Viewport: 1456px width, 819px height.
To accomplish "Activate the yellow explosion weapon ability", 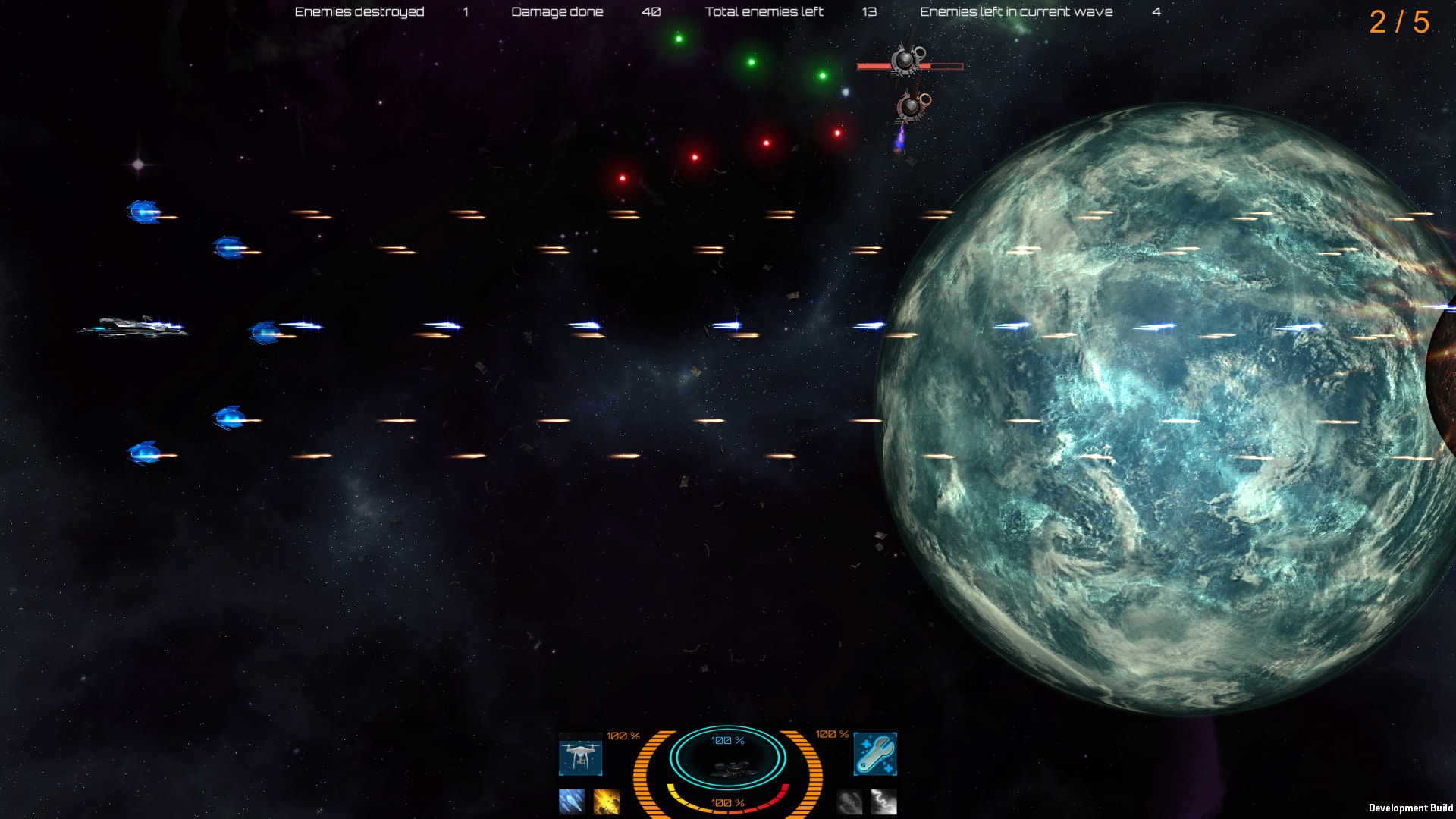I will [607, 800].
